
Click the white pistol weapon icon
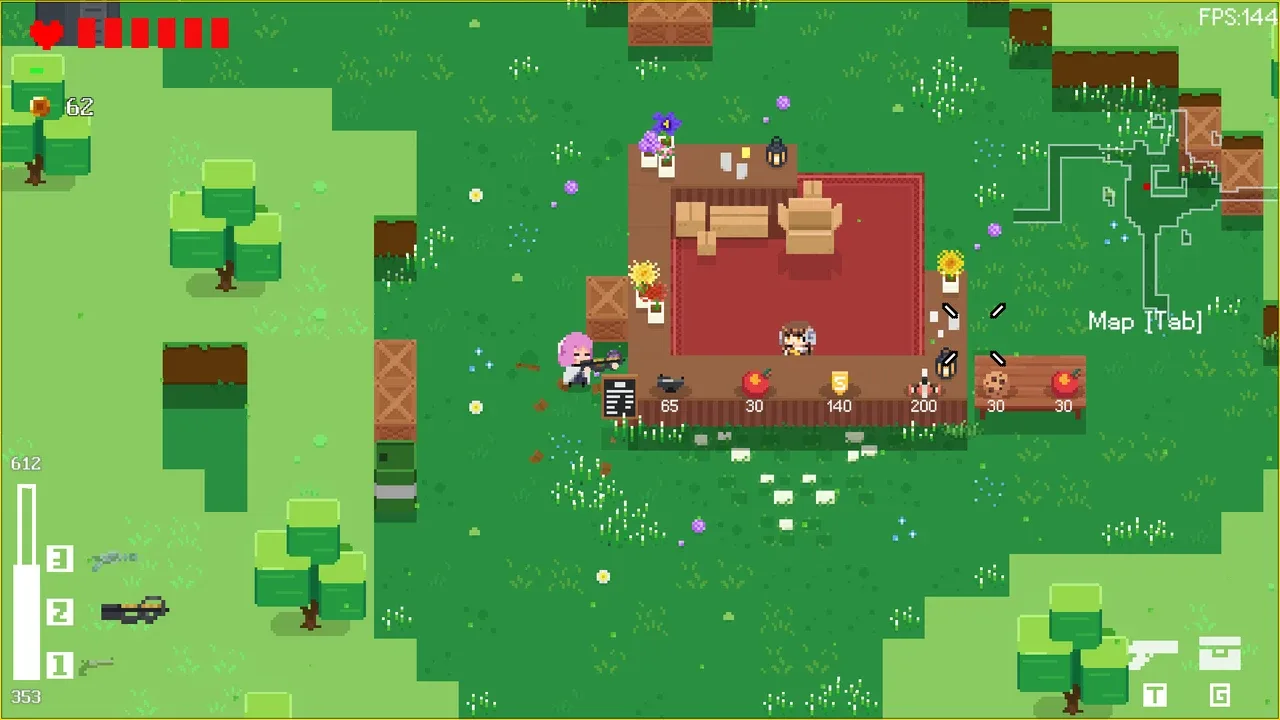pyautogui.click(x=1153, y=654)
